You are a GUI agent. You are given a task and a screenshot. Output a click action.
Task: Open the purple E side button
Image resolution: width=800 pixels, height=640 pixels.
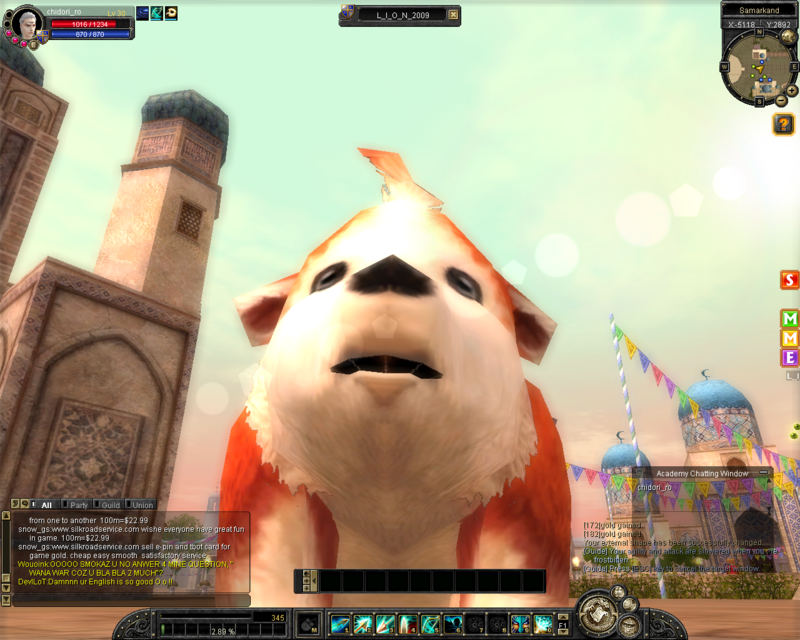pos(790,357)
